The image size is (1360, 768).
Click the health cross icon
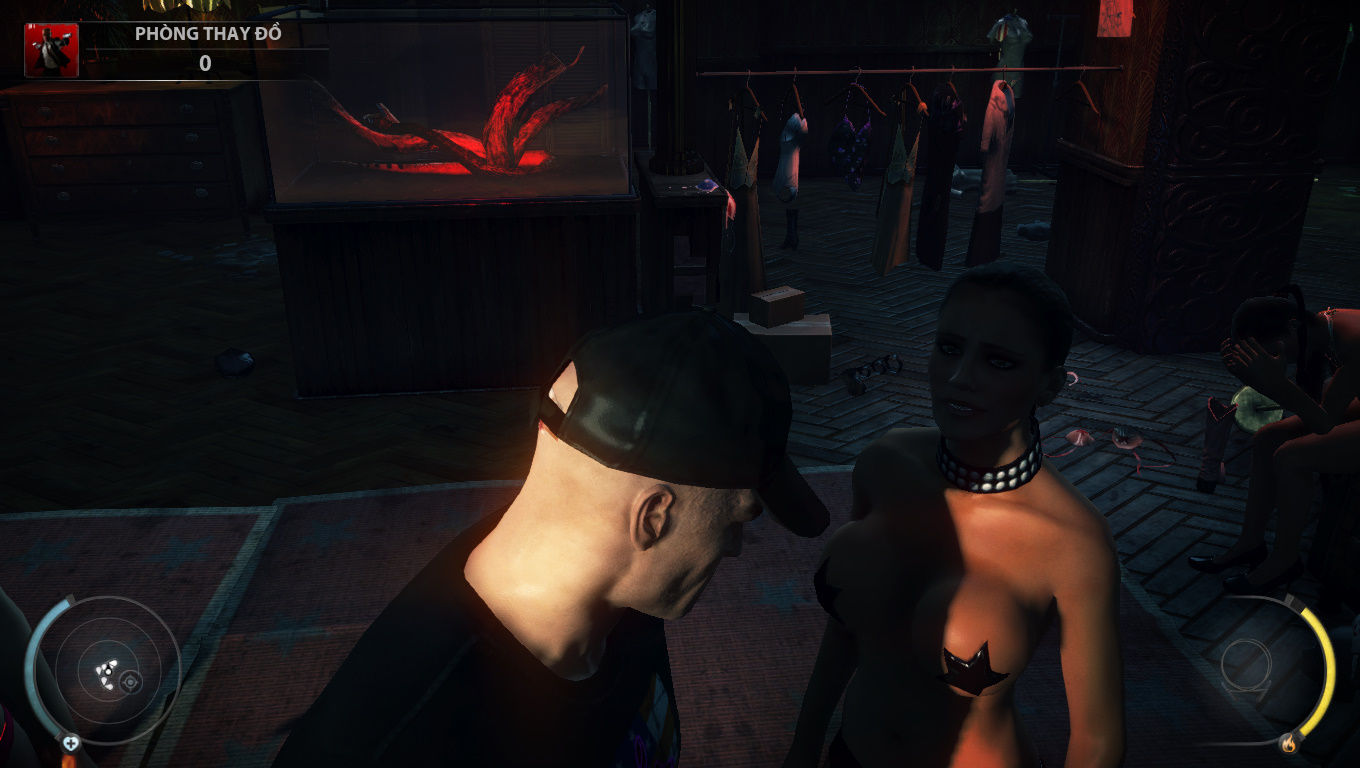click(x=70, y=743)
